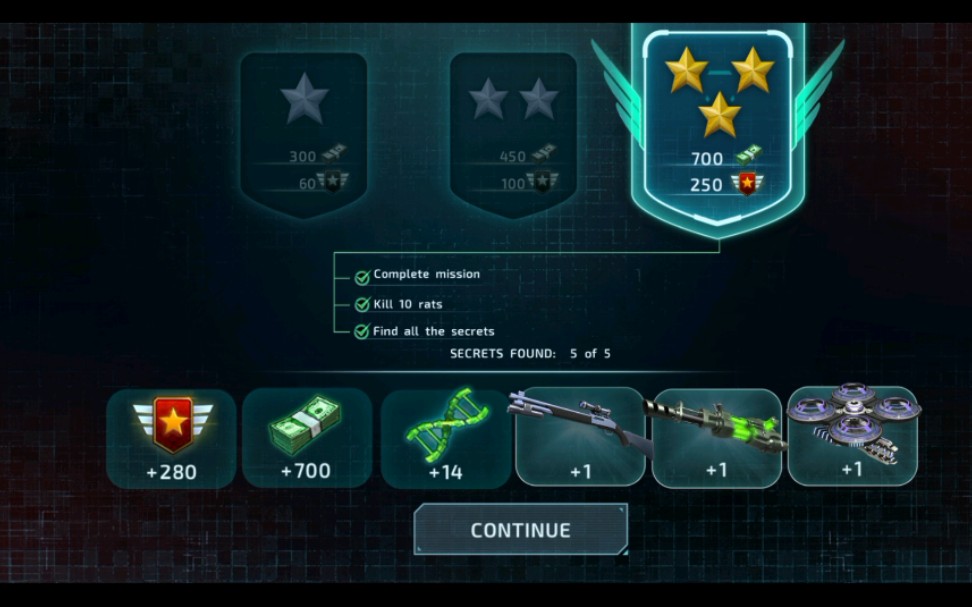This screenshot has height=607, width=972.
Task: Tap the green DNA +14 reward tile
Action: coord(445,438)
